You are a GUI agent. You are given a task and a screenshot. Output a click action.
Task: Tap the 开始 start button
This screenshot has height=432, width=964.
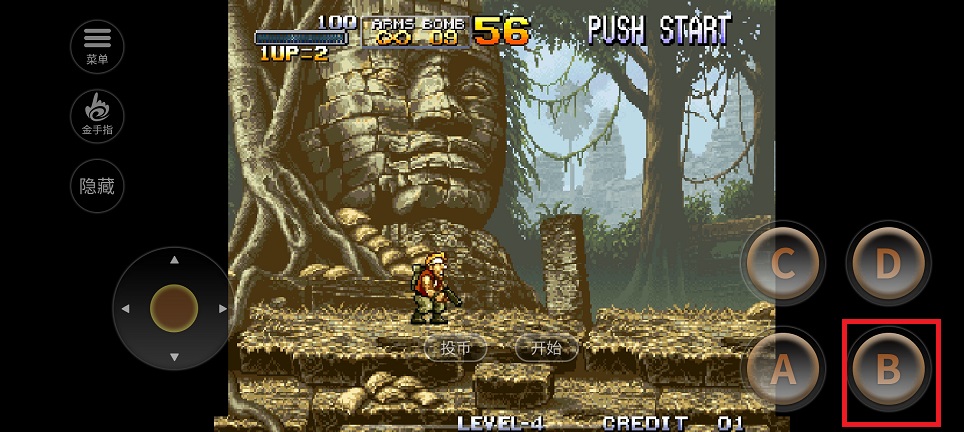[546, 348]
